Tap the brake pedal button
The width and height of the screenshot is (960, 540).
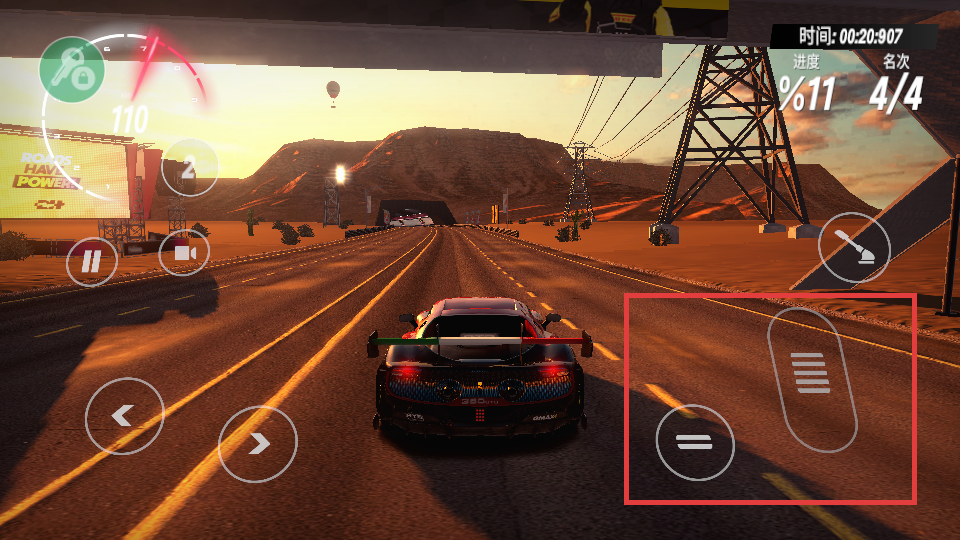(x=695, y=442)
